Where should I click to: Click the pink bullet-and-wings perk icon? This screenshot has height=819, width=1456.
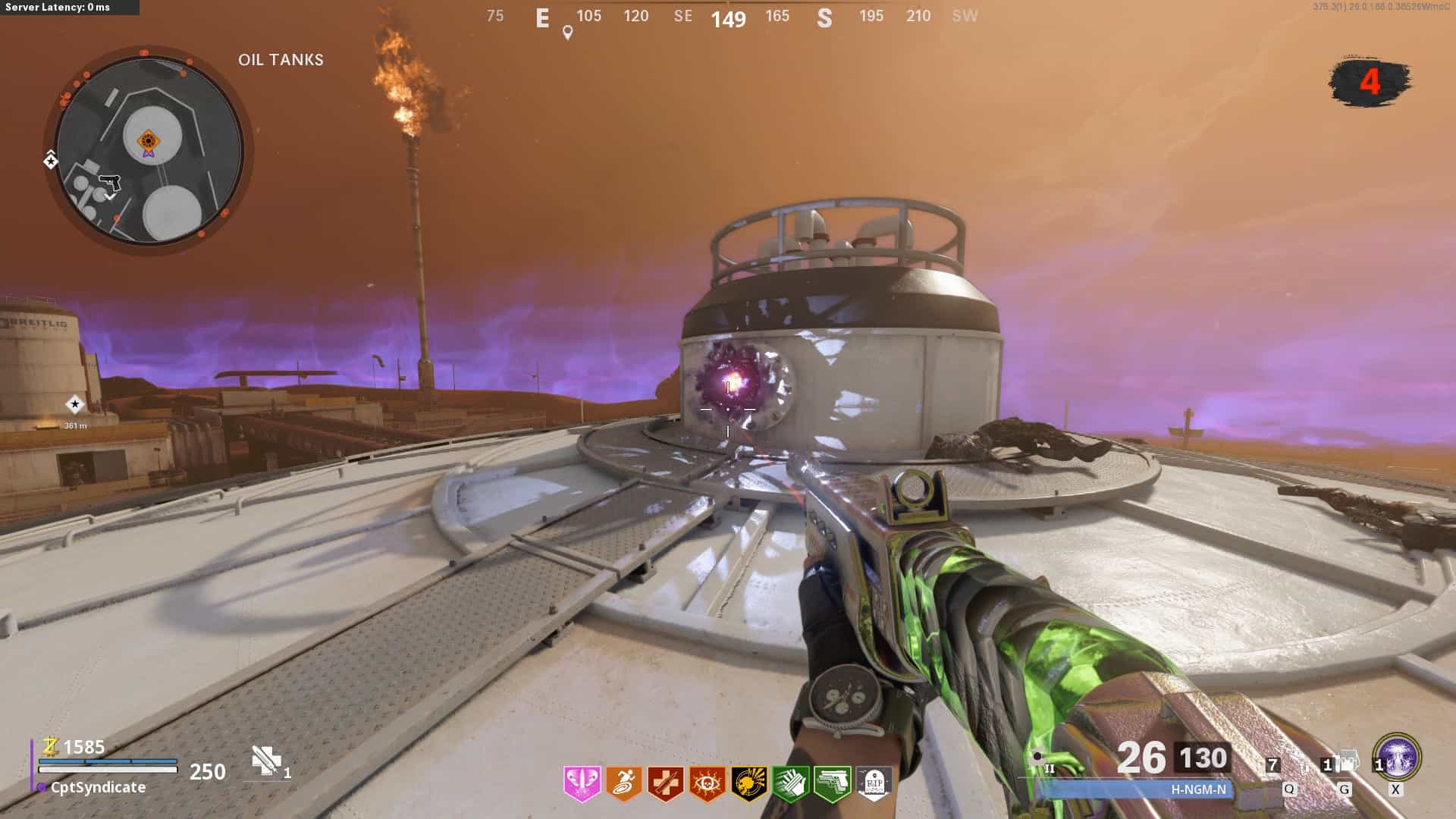pyautogui.click(x=582, y=783)
